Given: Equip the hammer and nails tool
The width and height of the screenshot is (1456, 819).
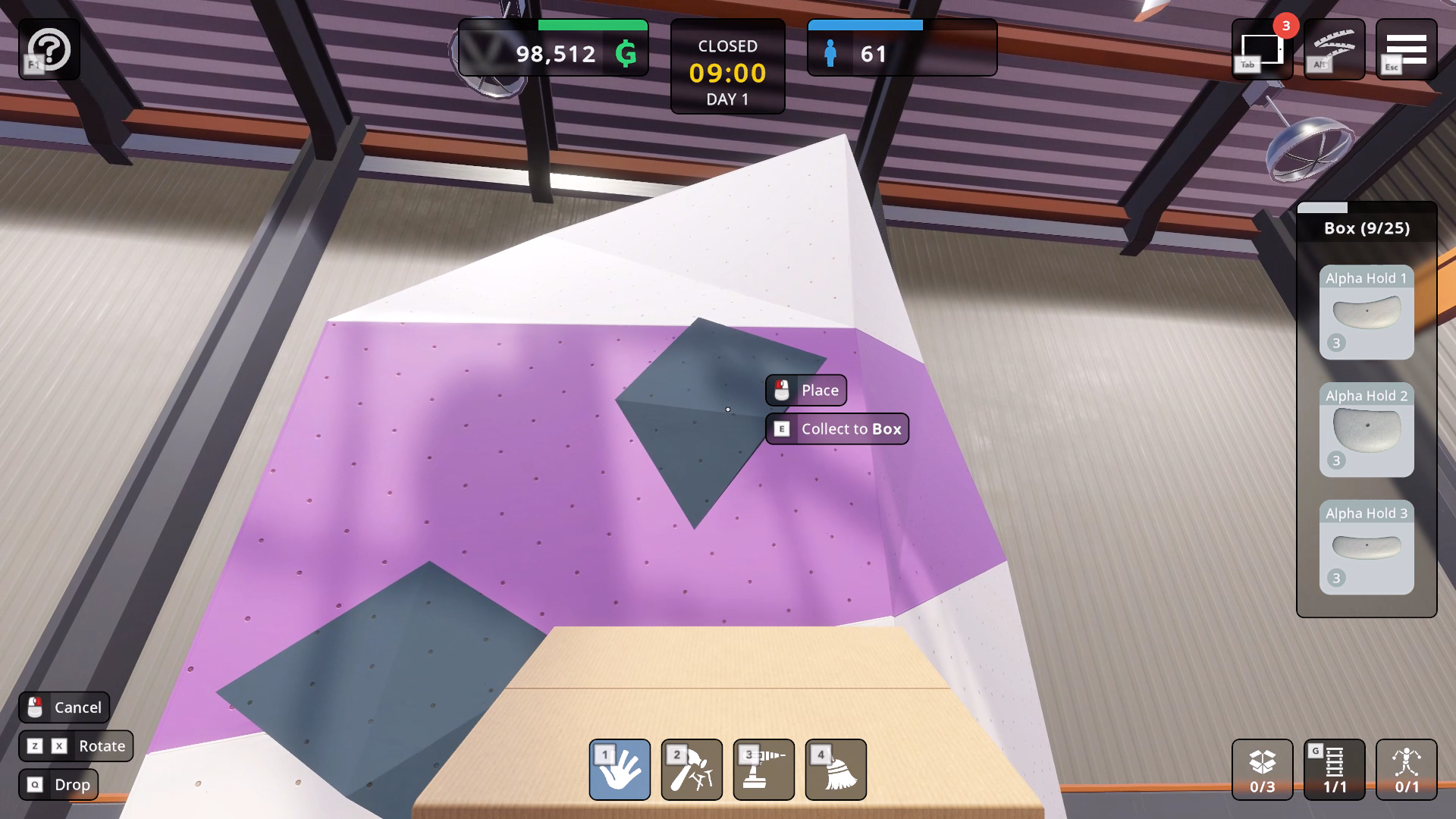Looking at the screenshot, I should tap(692, 770).
